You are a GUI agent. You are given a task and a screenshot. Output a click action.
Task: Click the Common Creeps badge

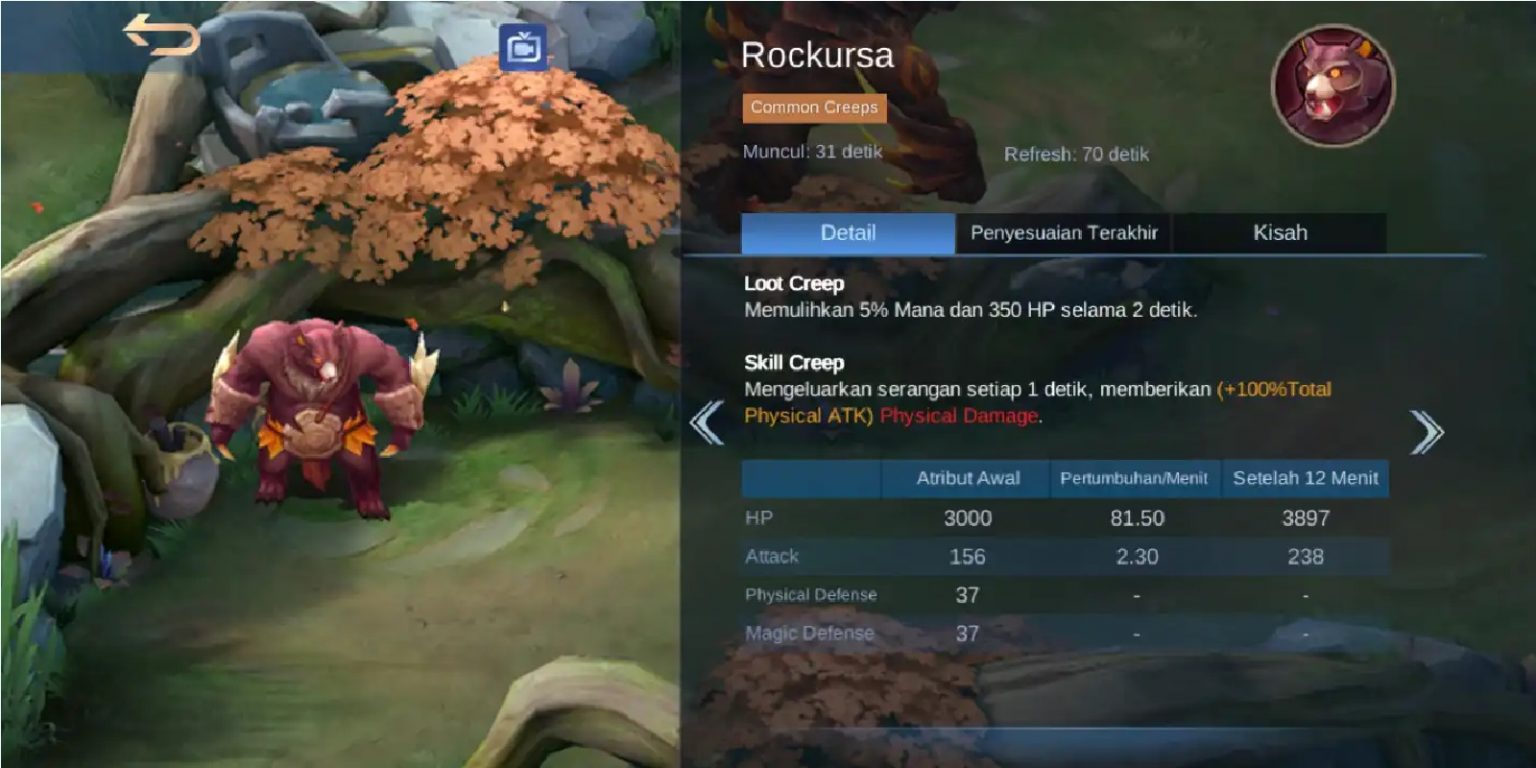point(814,107)
